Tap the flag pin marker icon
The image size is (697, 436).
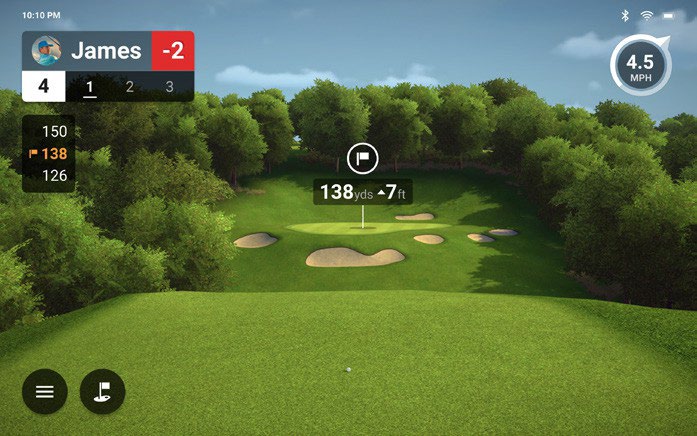tap(362, 158)
